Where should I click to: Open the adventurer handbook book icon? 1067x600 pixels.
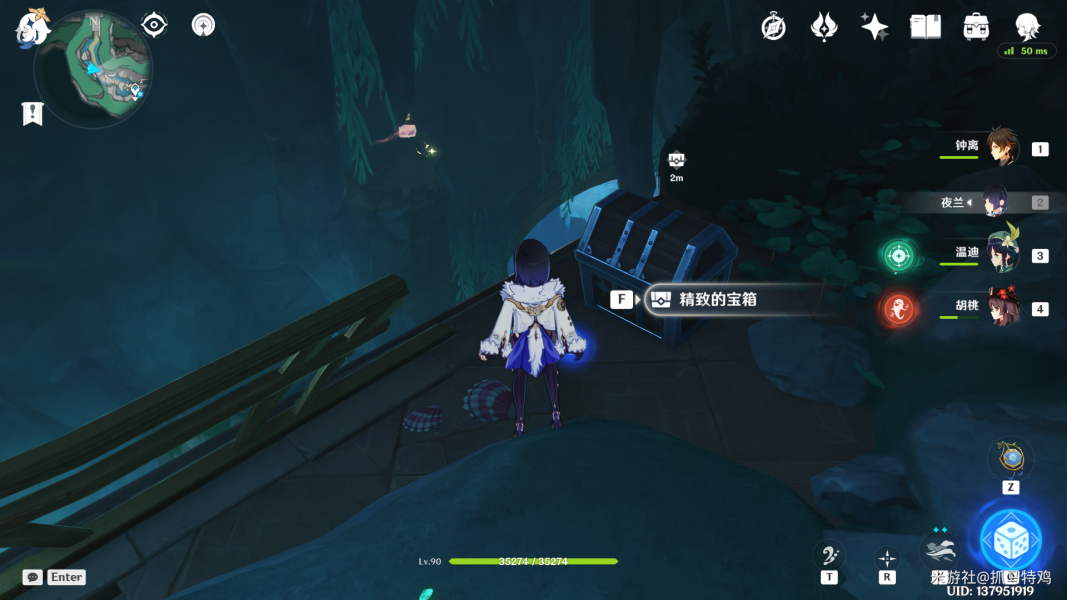925,27
